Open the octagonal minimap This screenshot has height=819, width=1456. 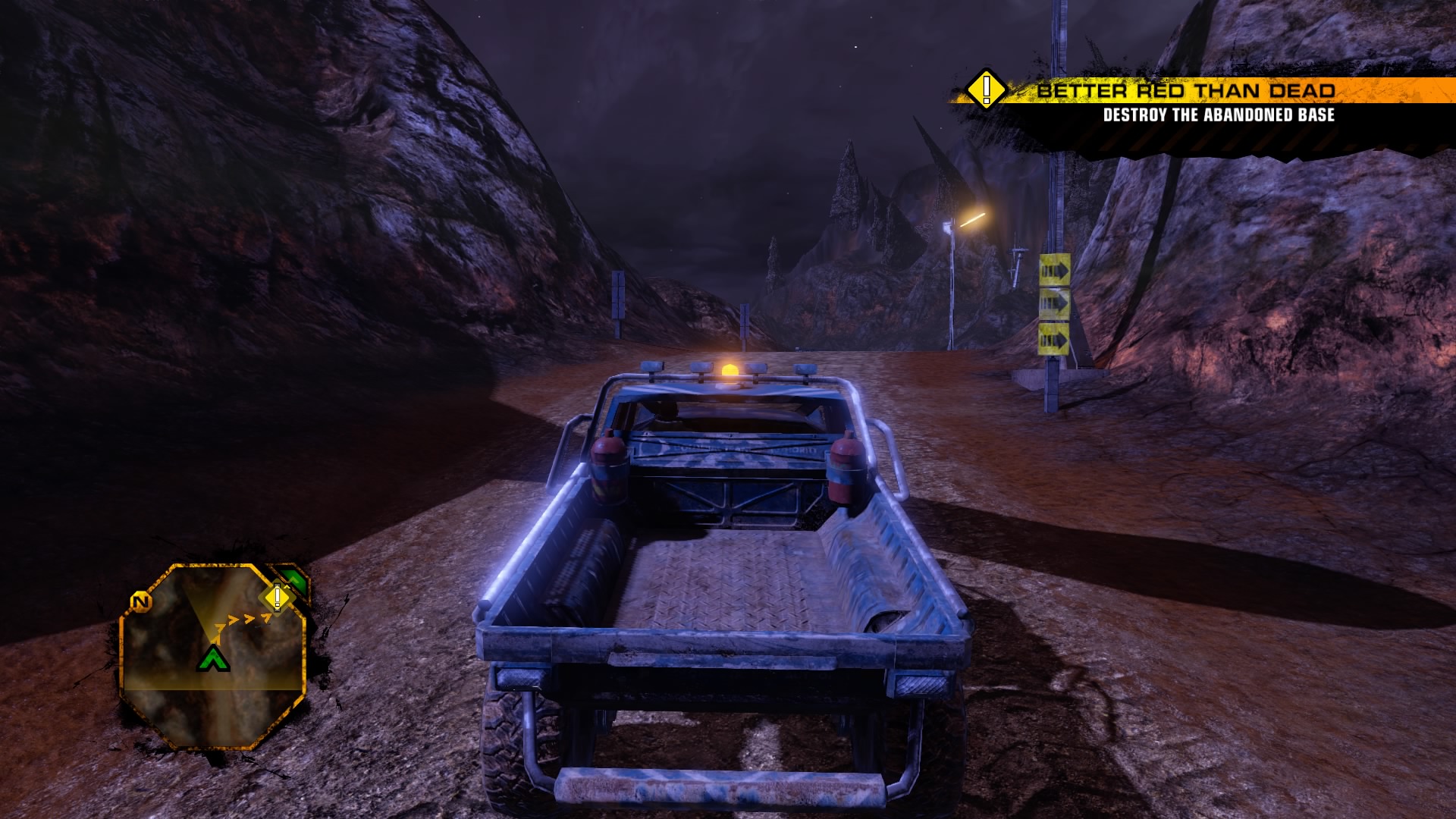click(214, 657)
